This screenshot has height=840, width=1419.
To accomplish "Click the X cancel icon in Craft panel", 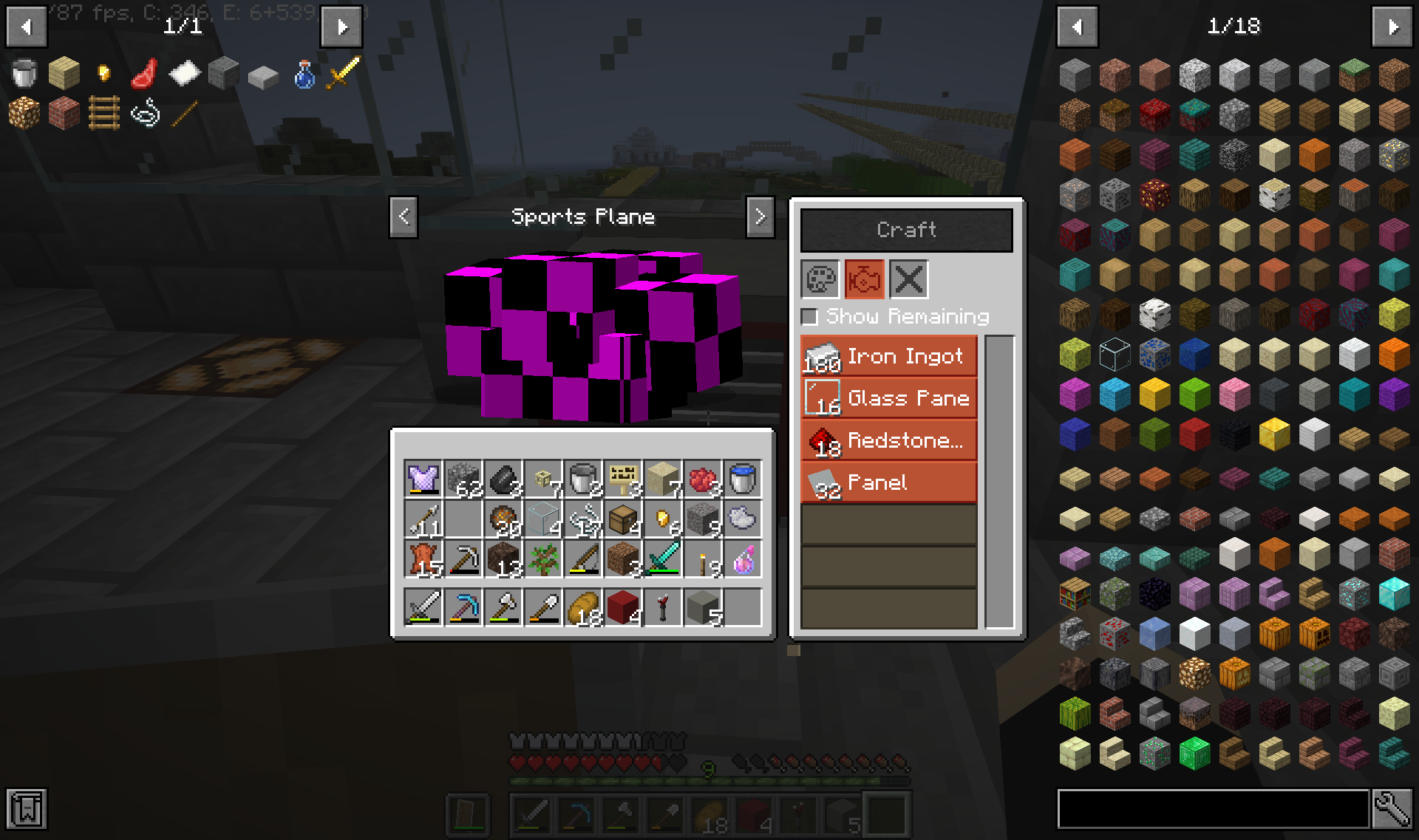I will (908, 279).
